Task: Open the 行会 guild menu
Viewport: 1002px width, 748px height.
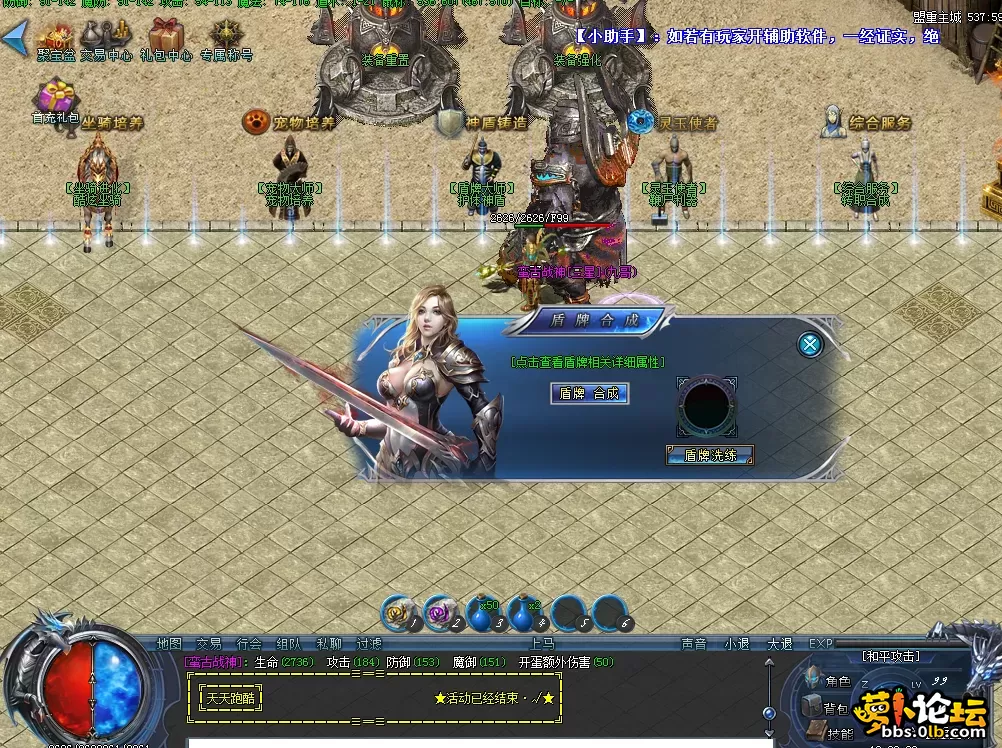Action: point(248,644)
